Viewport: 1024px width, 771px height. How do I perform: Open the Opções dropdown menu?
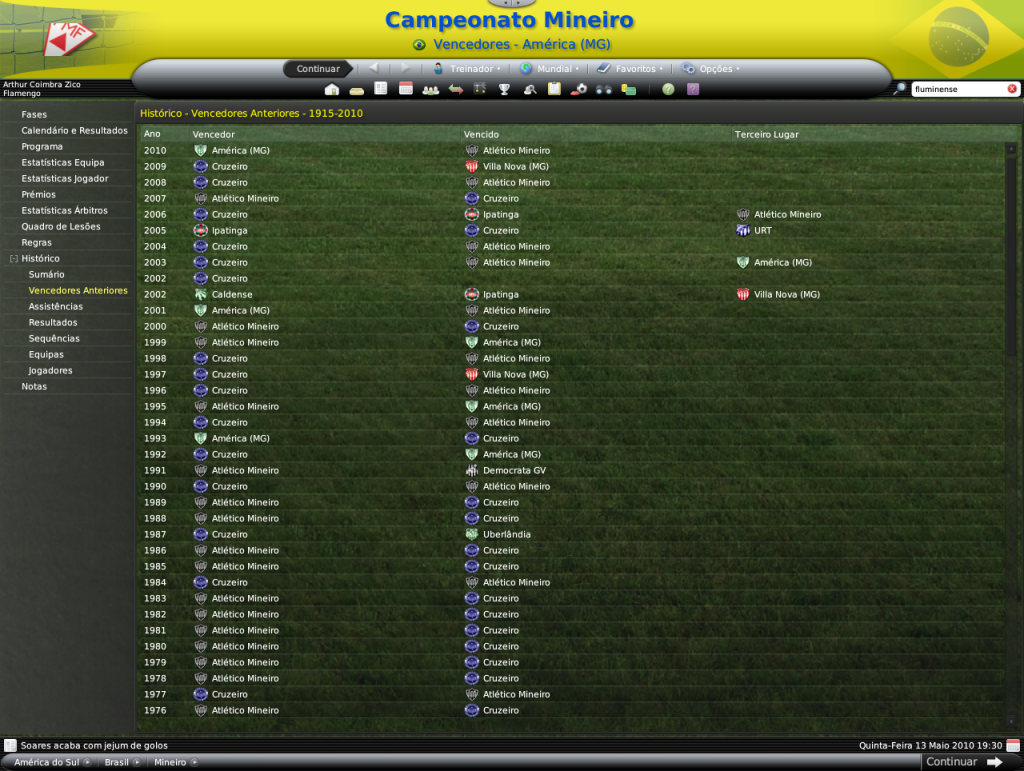(715, 69)
